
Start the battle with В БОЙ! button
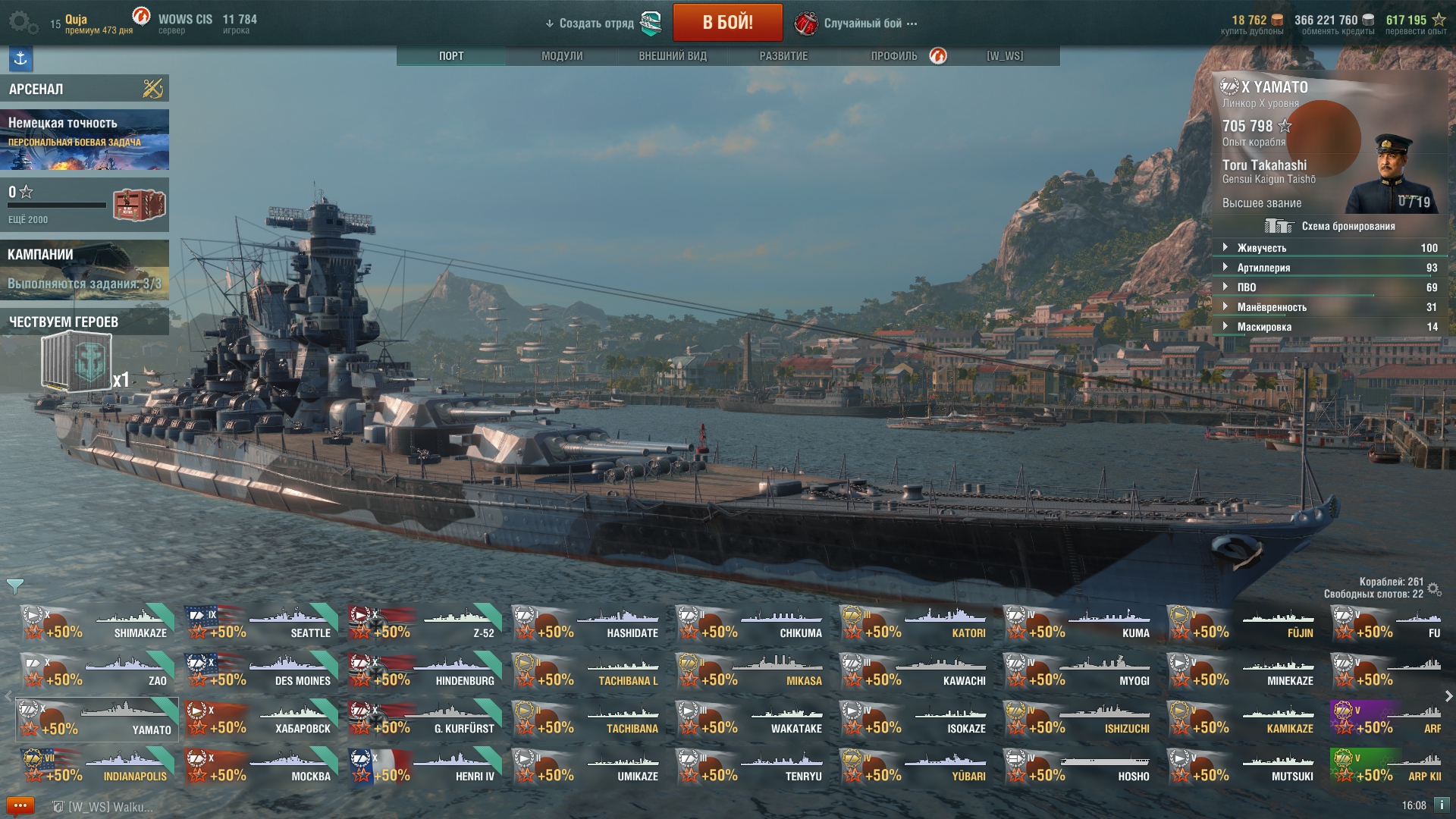coord(727,23)
